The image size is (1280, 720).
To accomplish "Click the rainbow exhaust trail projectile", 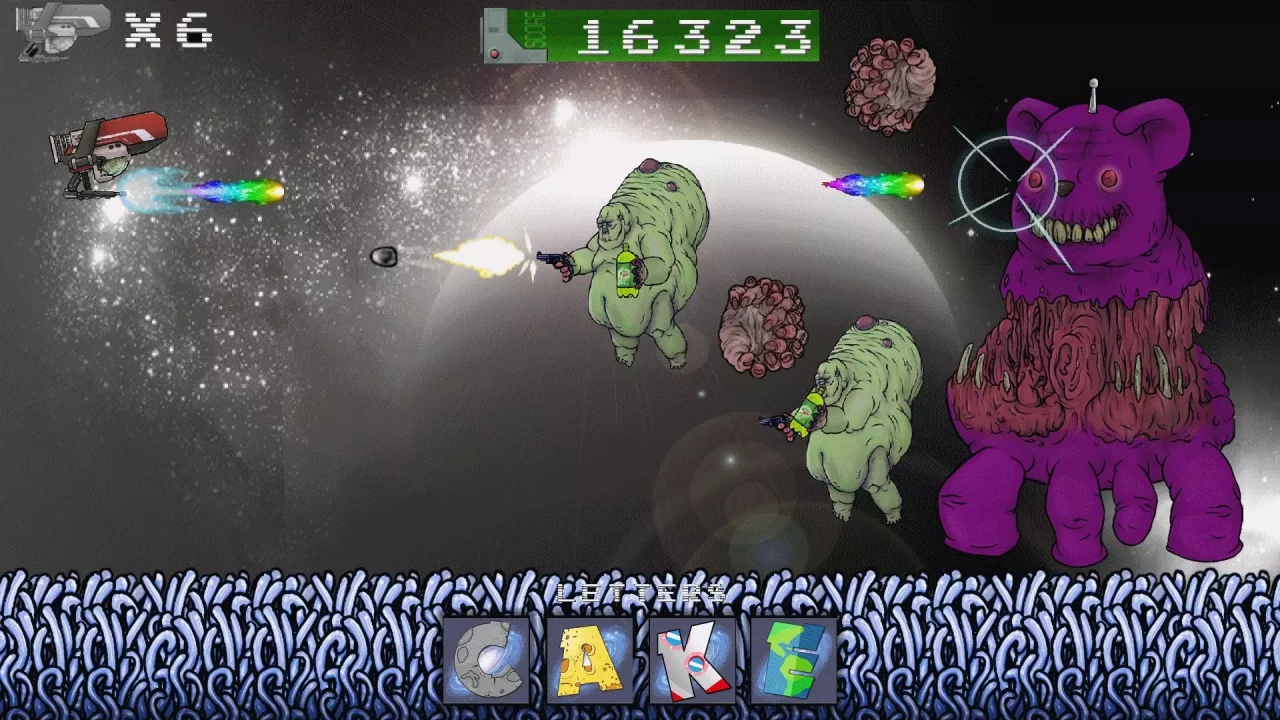I will [x=870, y=185].
